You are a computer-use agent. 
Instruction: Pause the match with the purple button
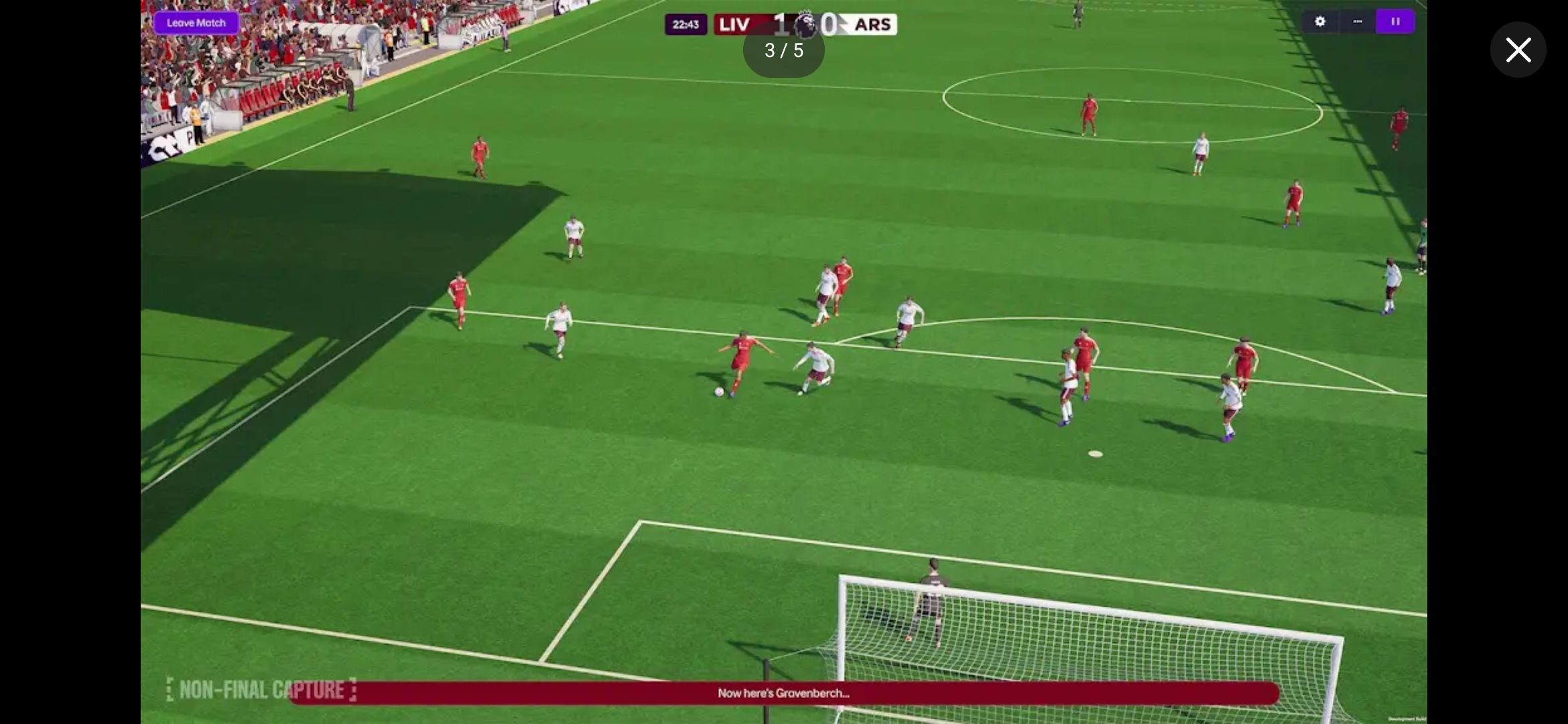point(1395,21)
